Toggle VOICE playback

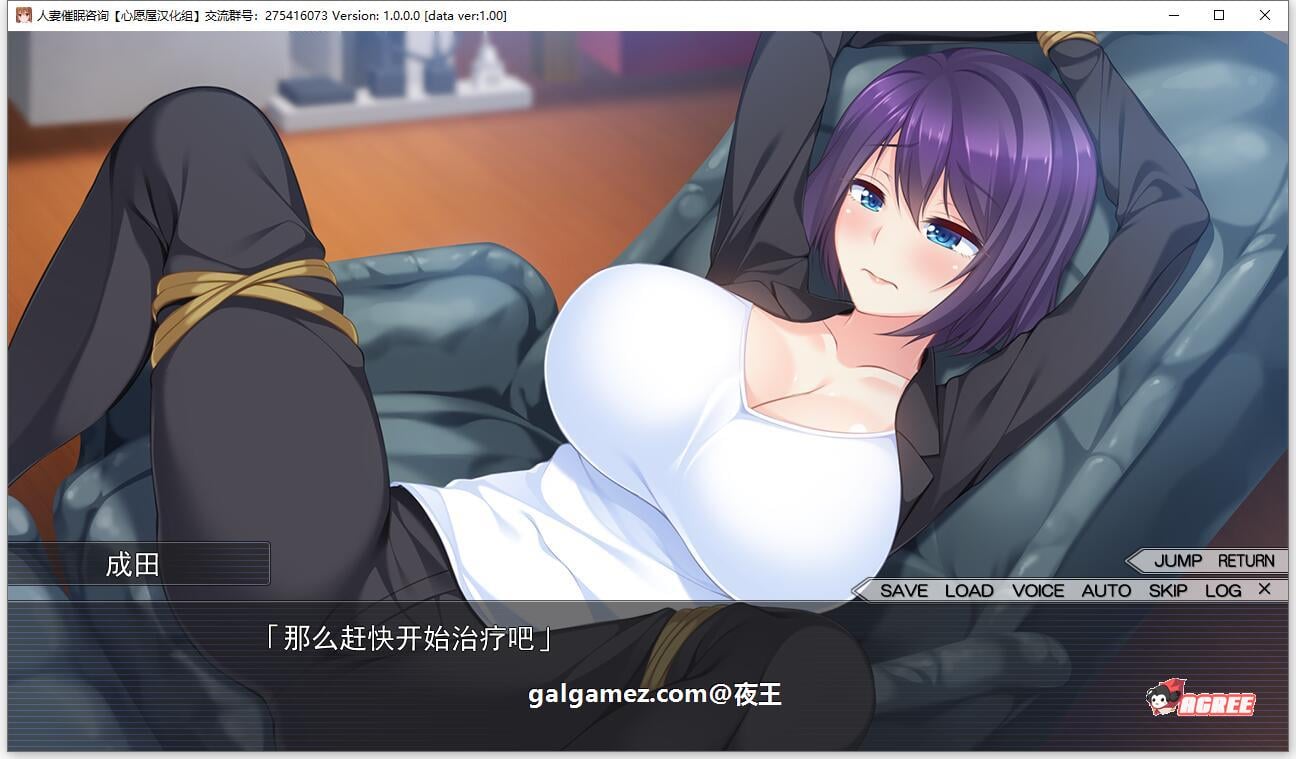[1039, 590]
